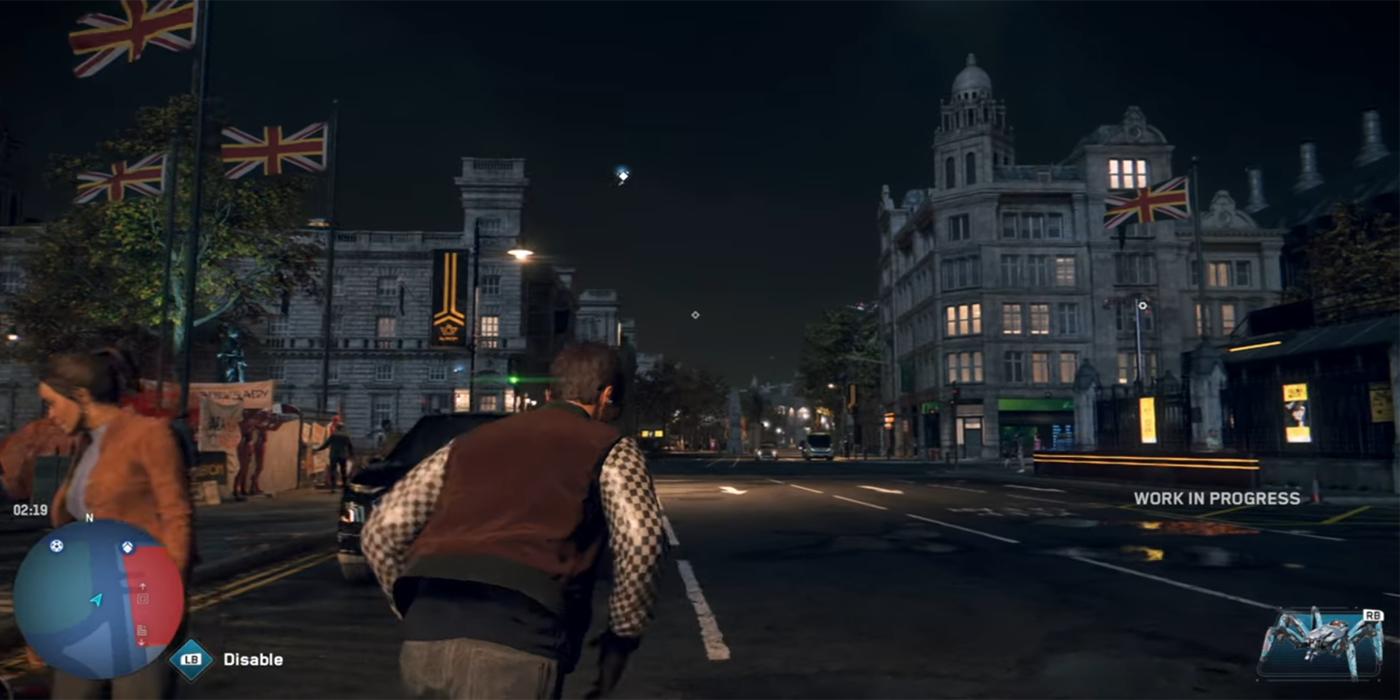Select the spiderbot gadget slot

pyautogui.click(x=1320, y=645)
